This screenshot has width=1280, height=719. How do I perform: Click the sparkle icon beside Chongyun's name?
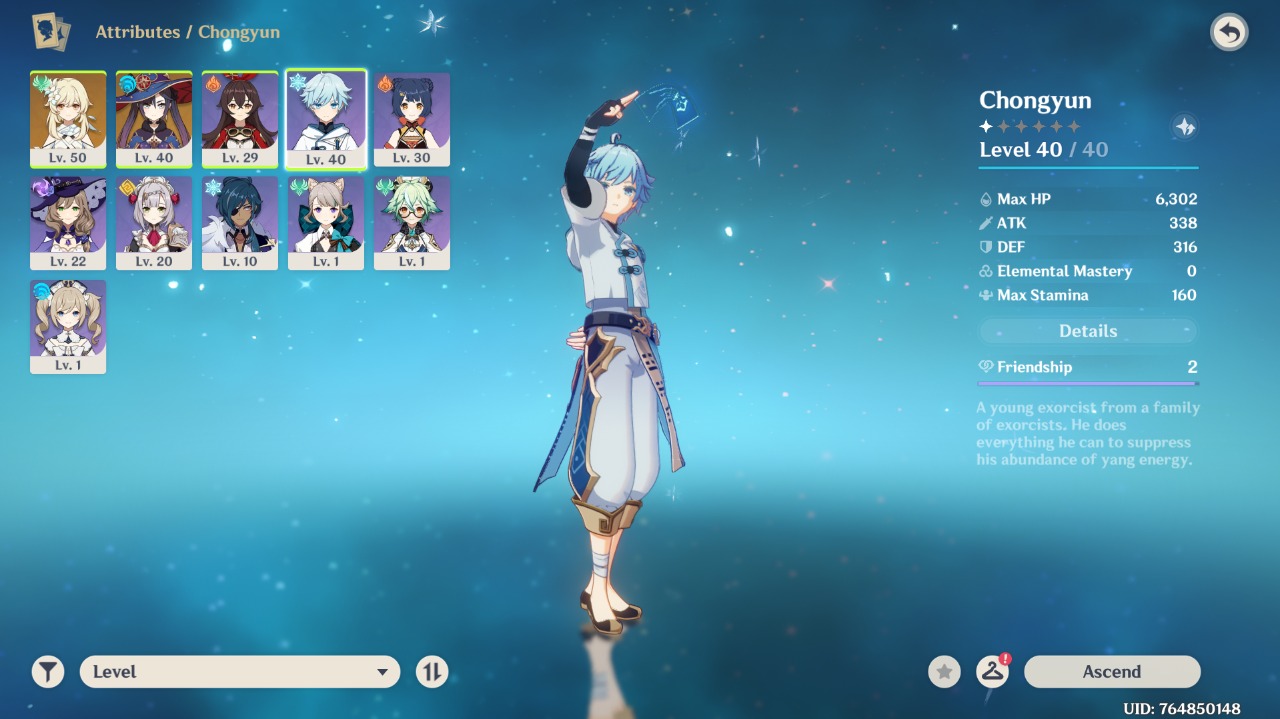coord(1184,127)
